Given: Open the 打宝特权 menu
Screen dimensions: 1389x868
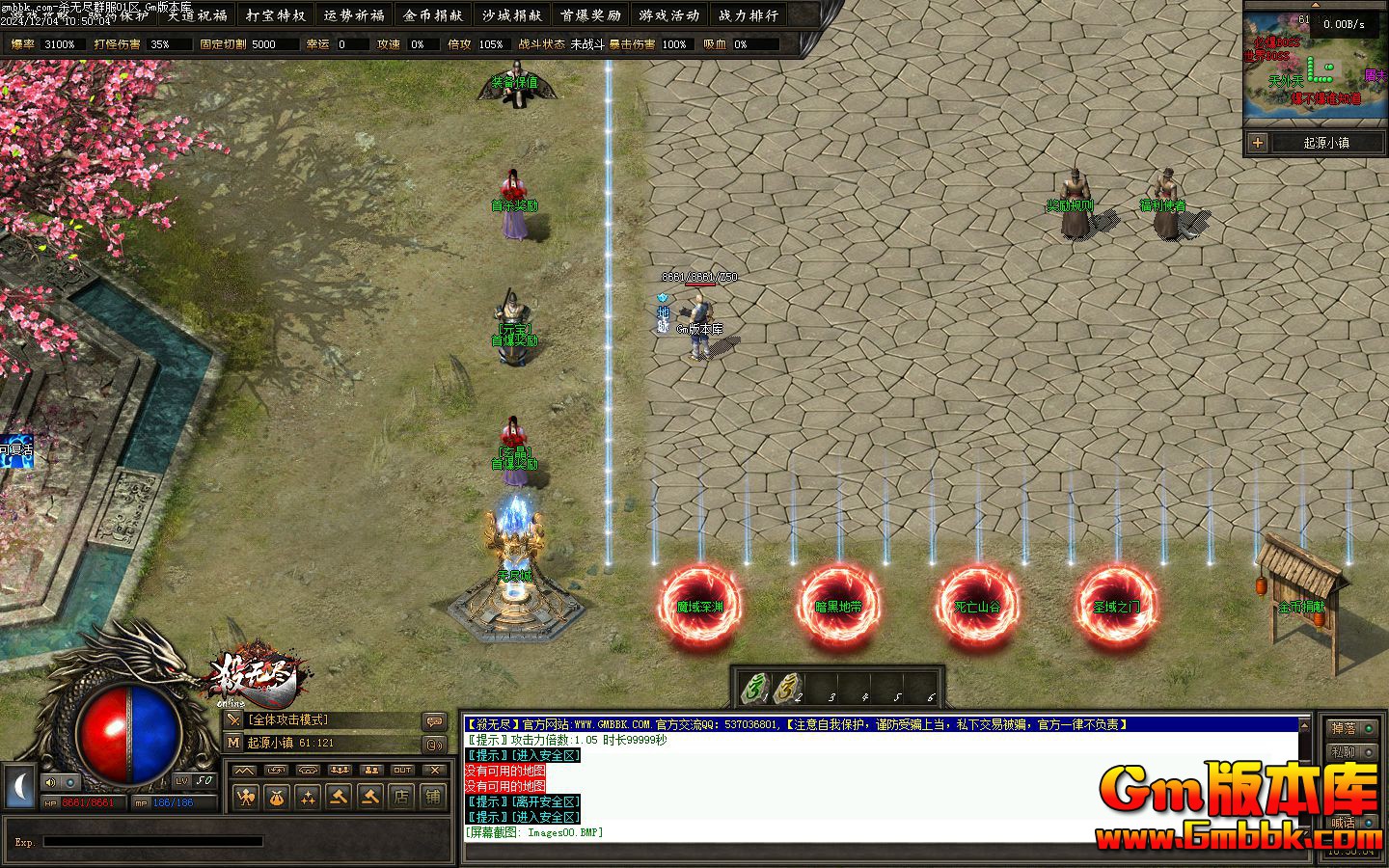Looking at the screenshot, I should pos(276,14).
